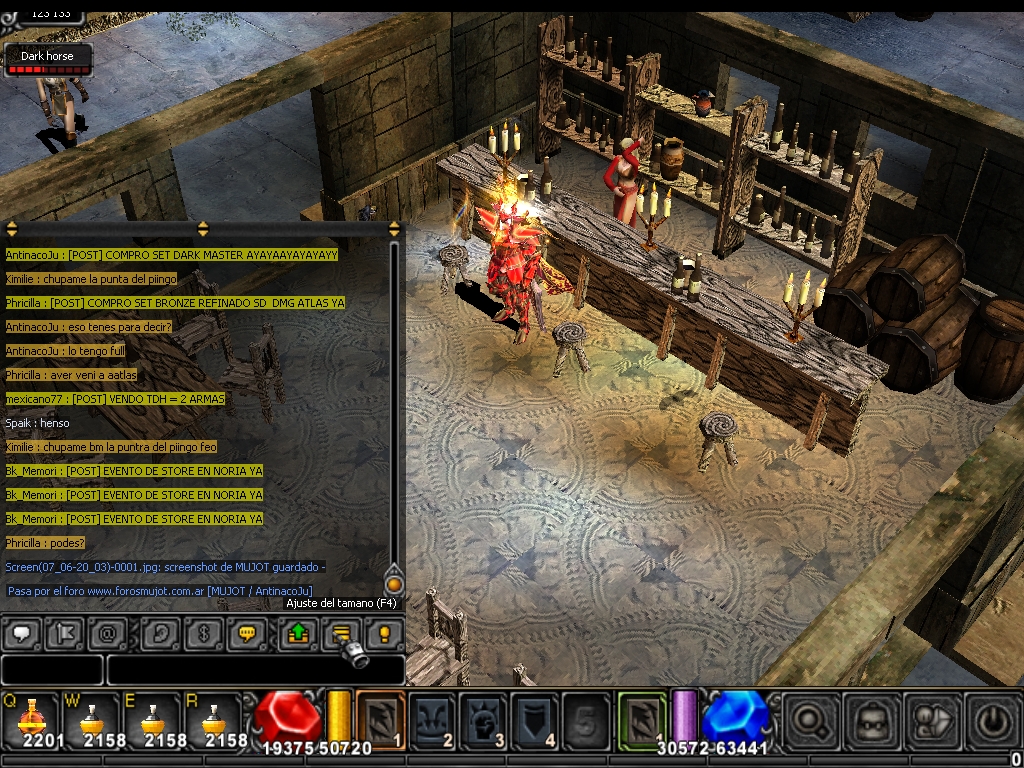Click the dollar sign trade chat button
This screenshot has width=1024, height=768.
204,632
